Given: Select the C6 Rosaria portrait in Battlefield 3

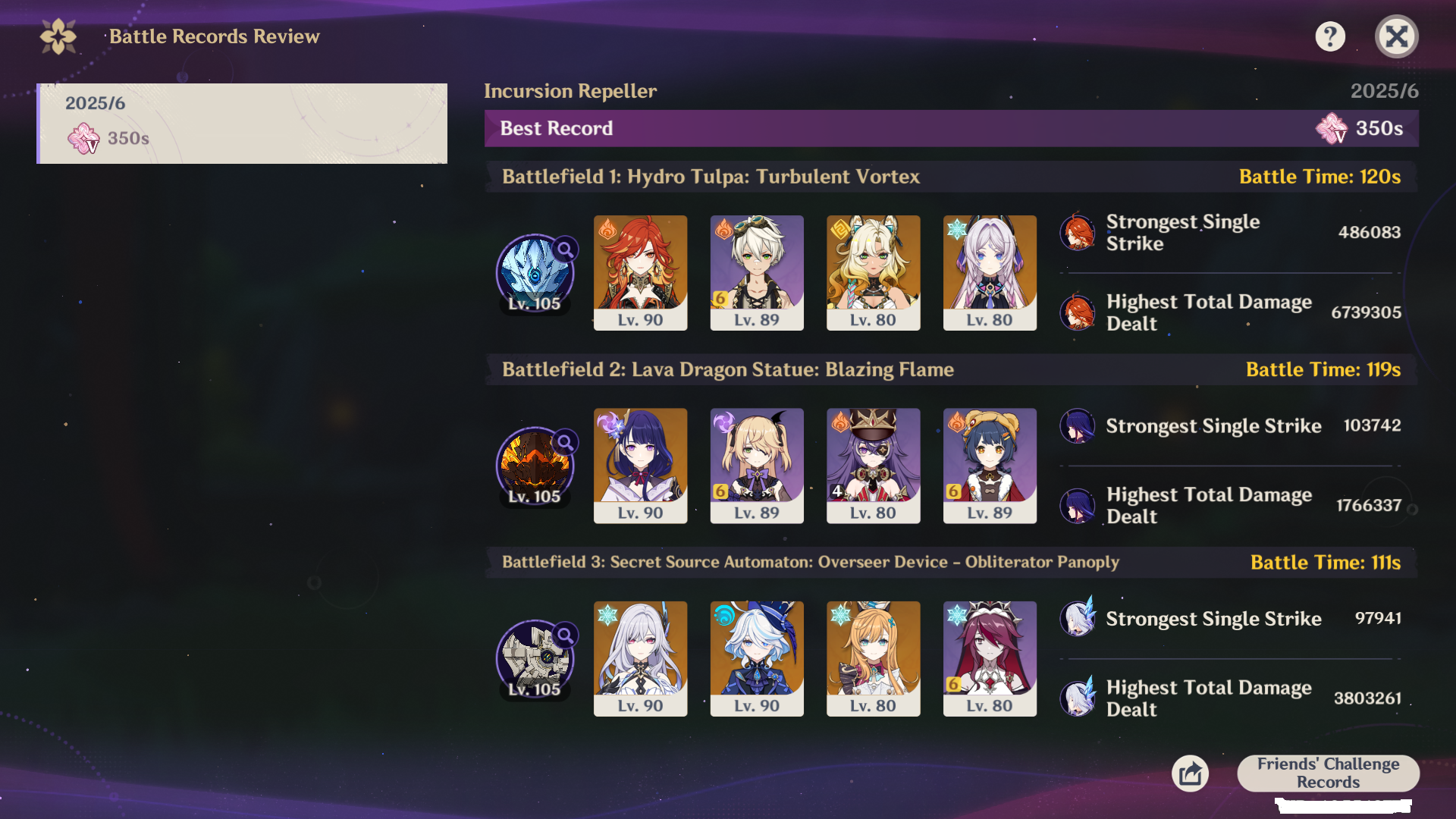Looking at the screenshot, I should [x=990, y=658].
